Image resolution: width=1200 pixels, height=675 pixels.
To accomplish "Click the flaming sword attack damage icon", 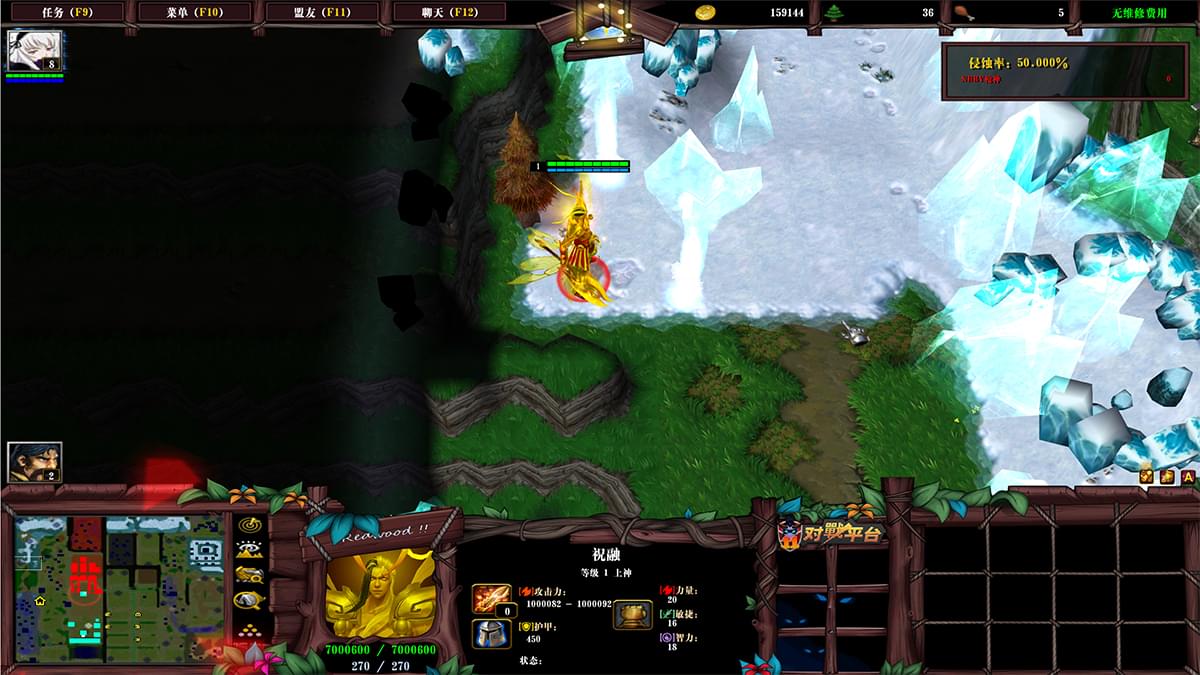I will point(491,599).
